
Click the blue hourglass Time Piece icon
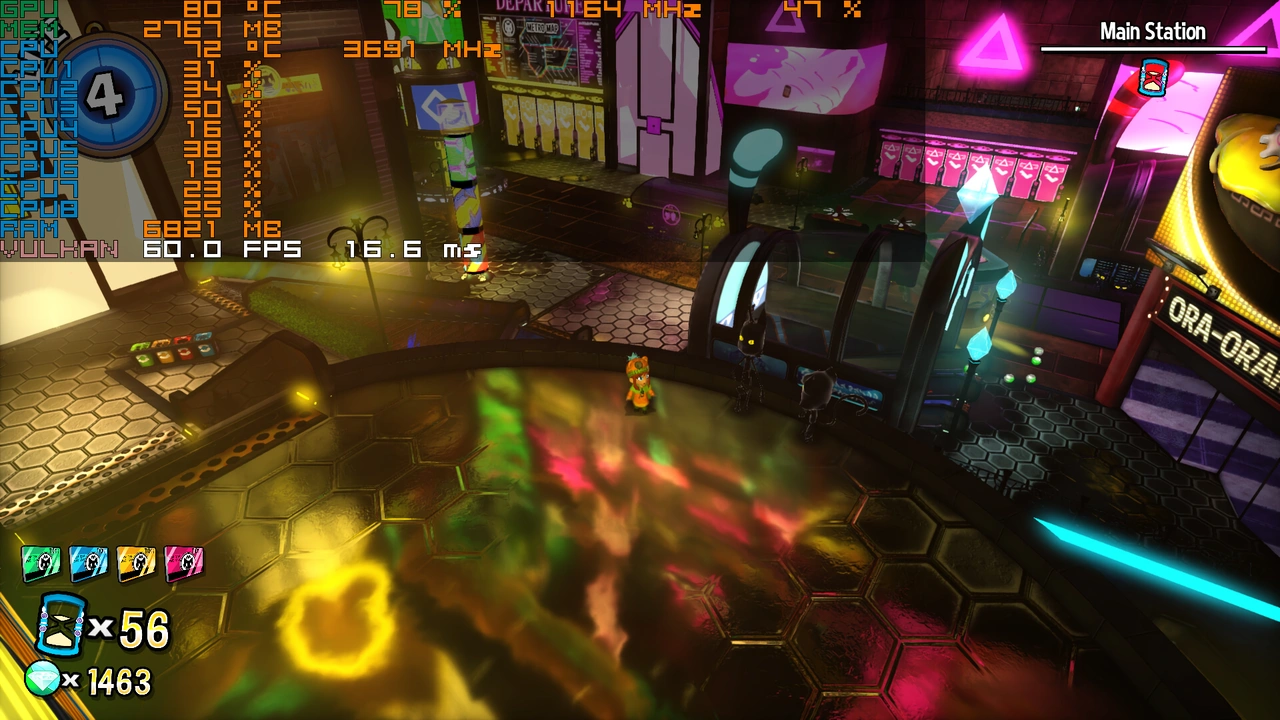click(x=60, y=624)
